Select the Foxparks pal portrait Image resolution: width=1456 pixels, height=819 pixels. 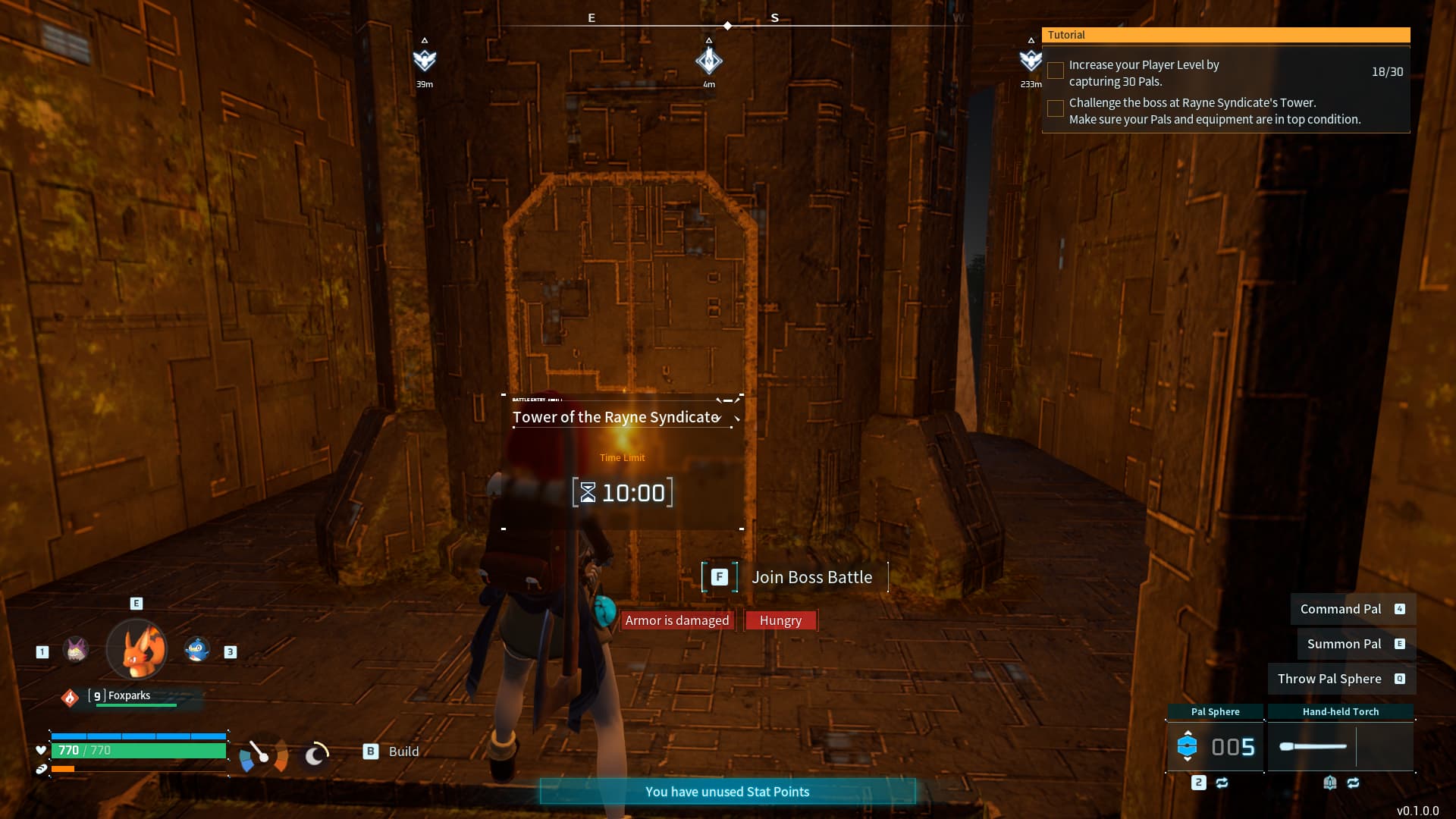tap(136, 651)
